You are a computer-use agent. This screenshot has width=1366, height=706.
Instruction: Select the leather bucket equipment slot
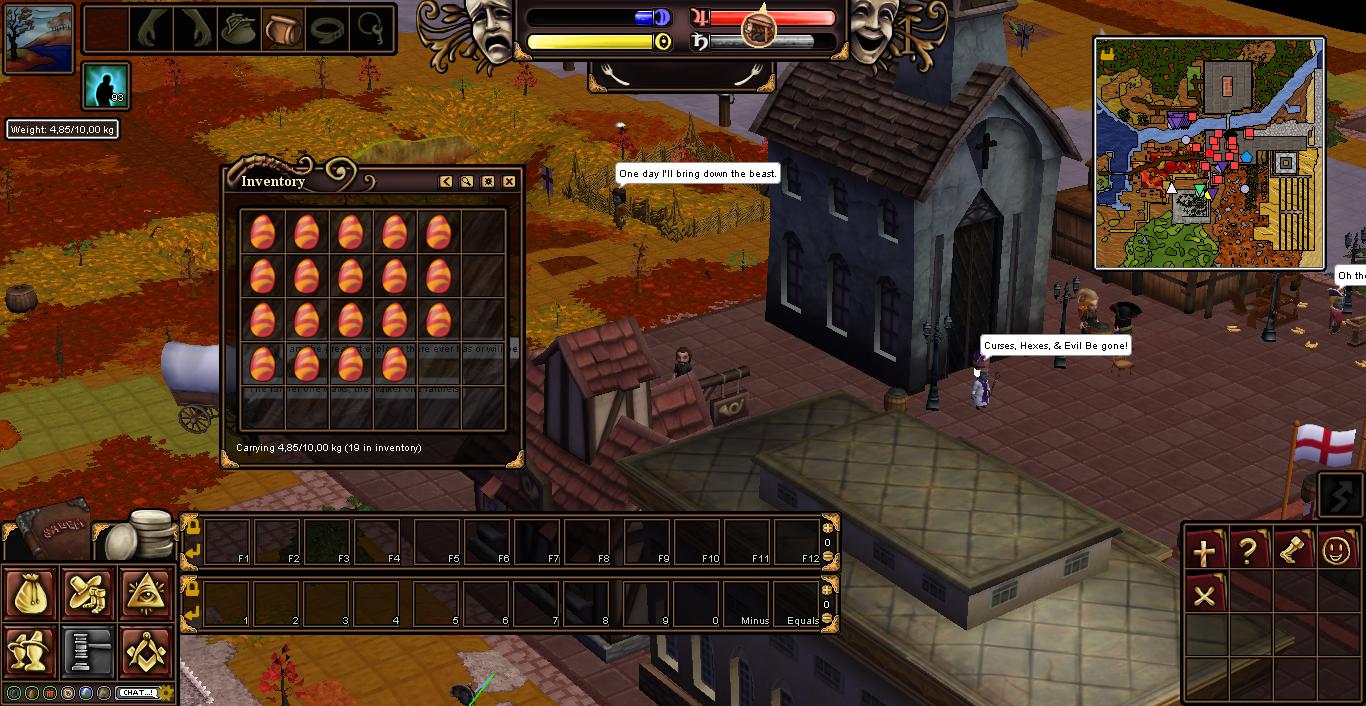[281, 30]
